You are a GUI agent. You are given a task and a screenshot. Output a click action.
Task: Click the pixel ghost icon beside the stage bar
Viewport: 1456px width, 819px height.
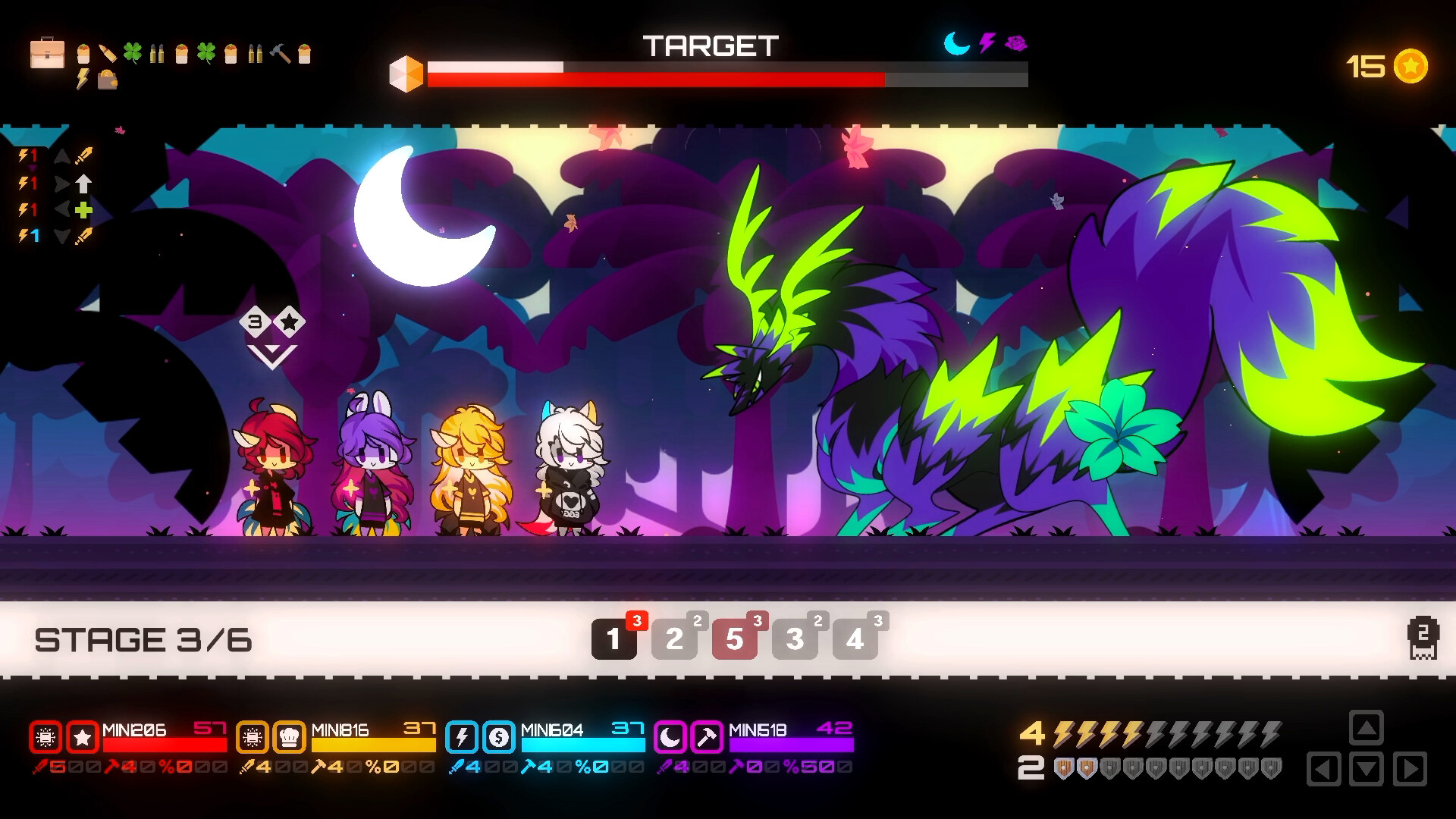(x=1422, y=639)
